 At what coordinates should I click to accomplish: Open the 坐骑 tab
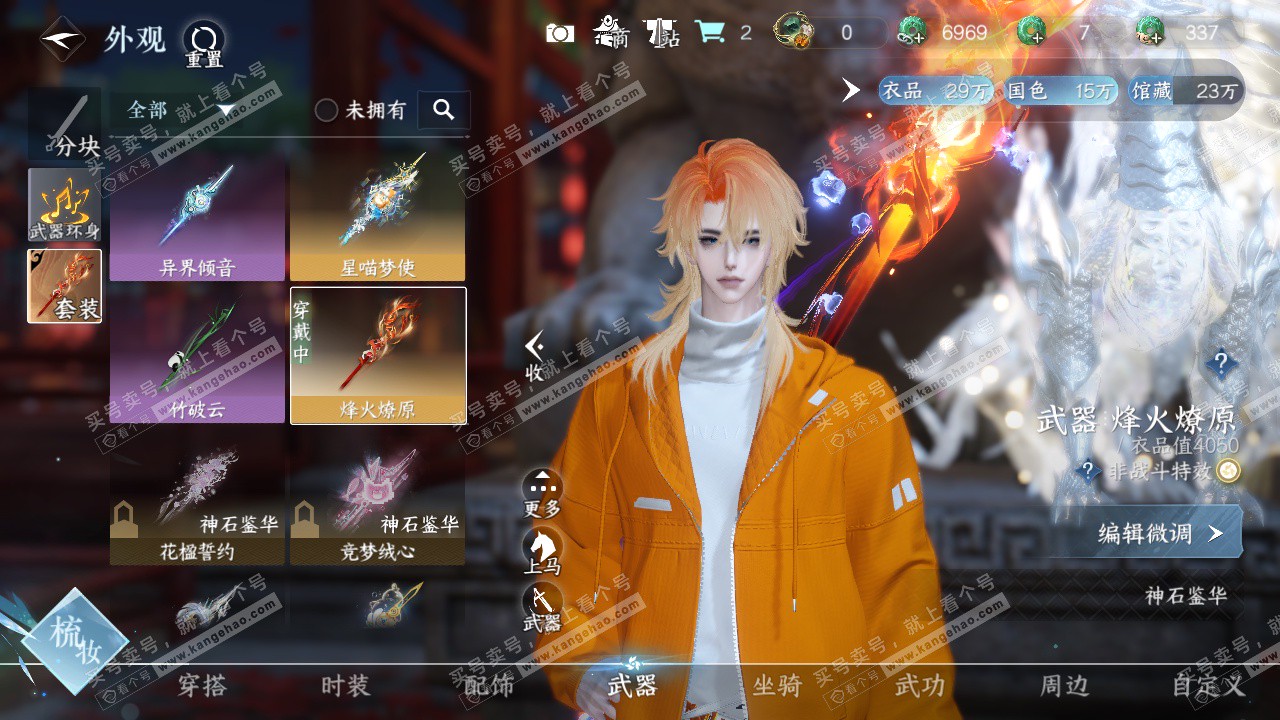(777, 686)
